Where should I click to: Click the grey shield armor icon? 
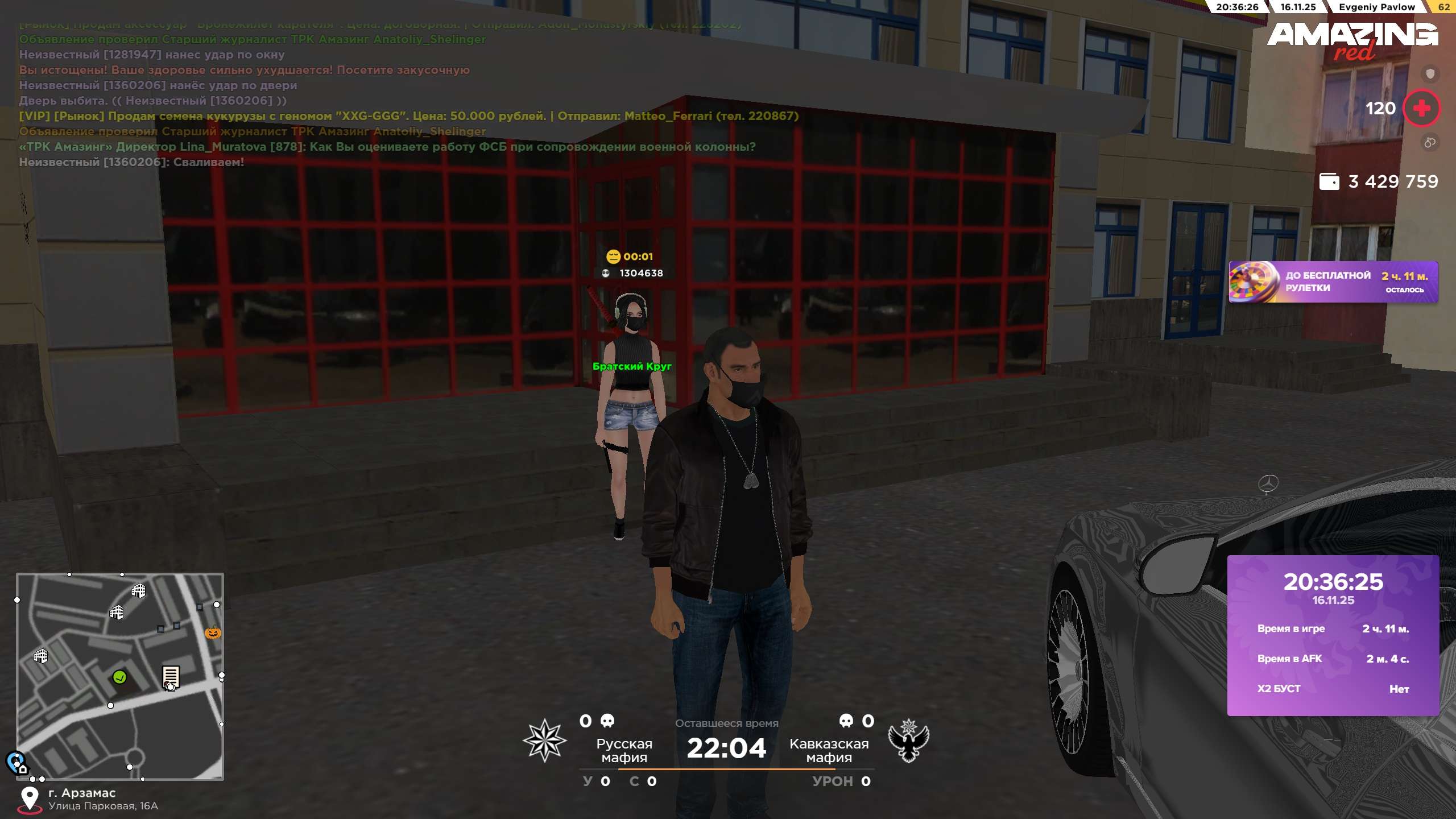(x=1430, y=73)
